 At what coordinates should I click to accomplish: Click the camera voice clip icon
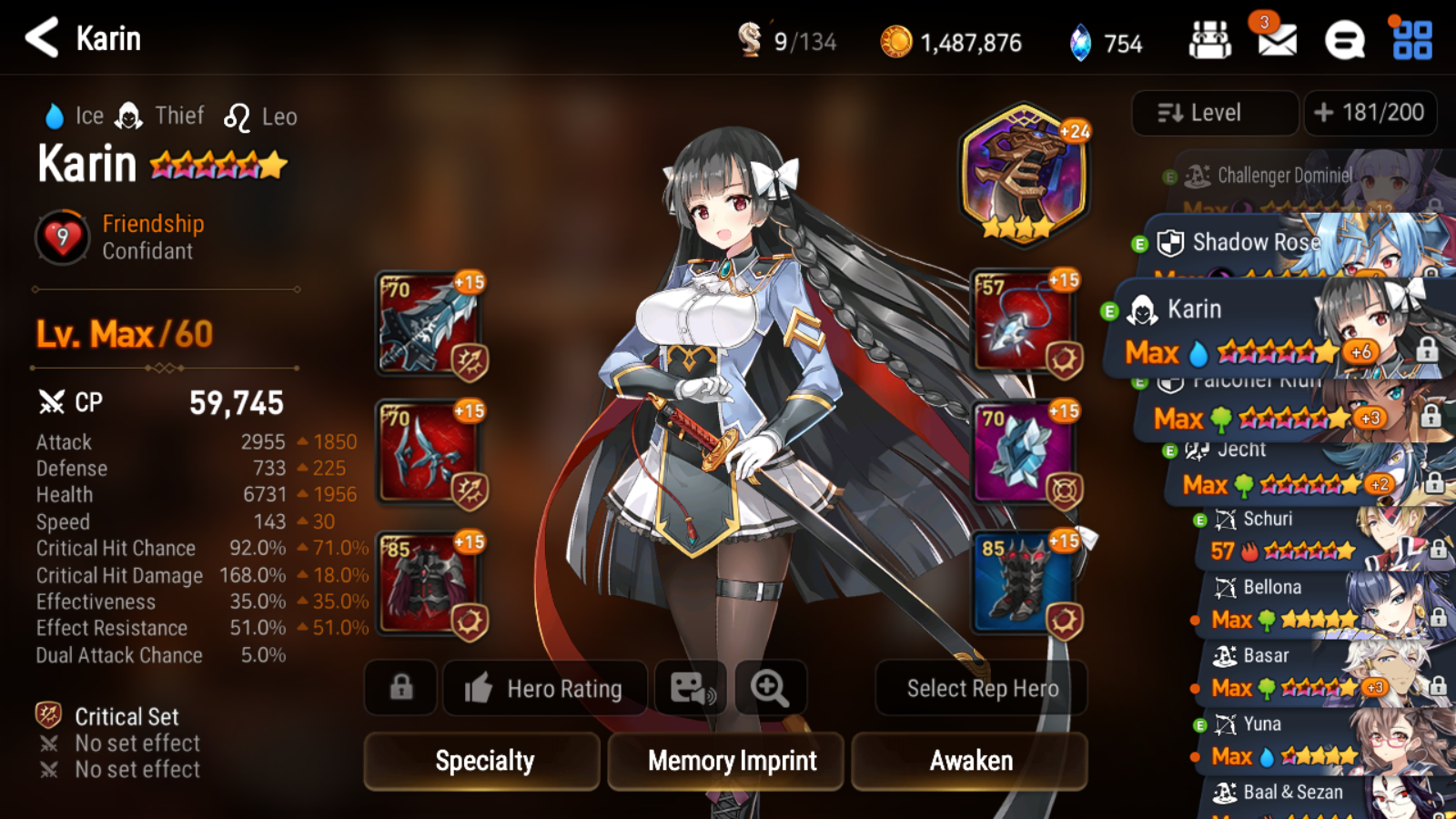point(691,689)
